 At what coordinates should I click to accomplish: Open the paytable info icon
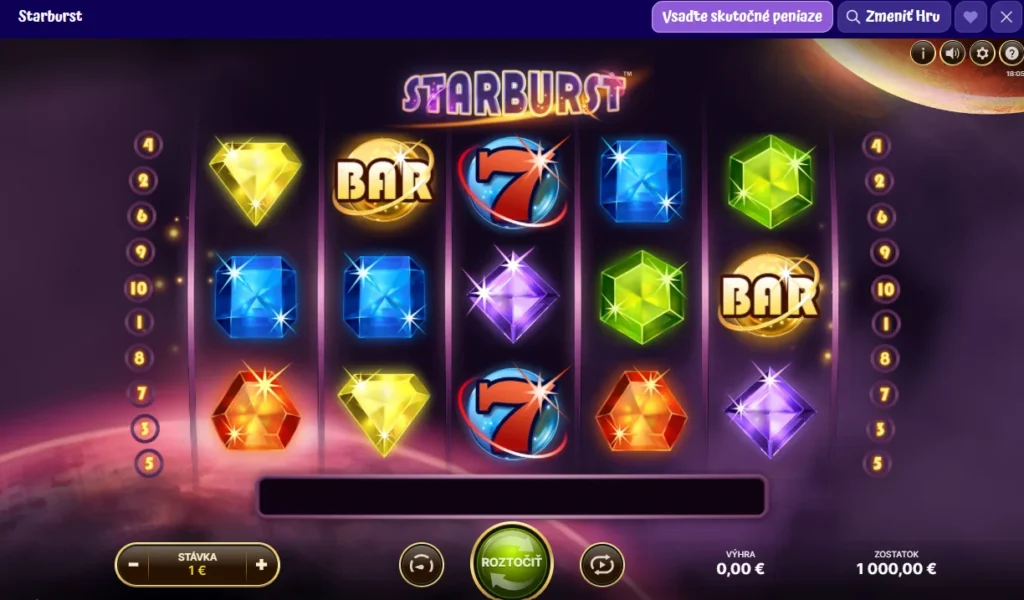(922, 53)
